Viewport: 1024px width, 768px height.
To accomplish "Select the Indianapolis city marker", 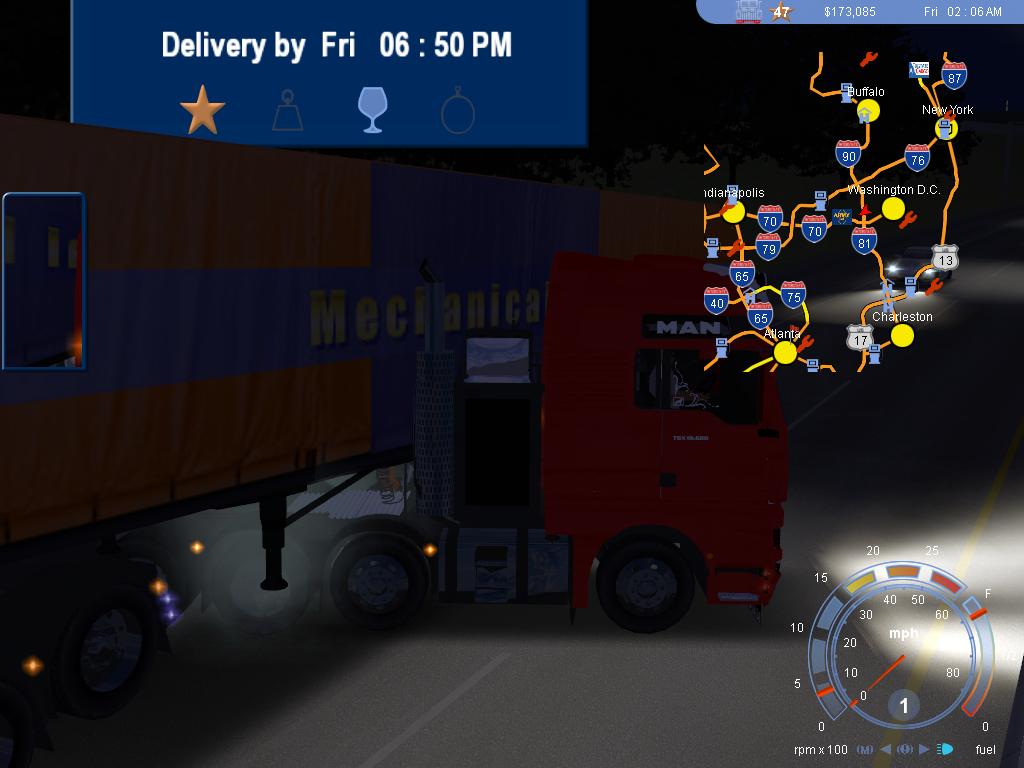I will coord(734,211).
